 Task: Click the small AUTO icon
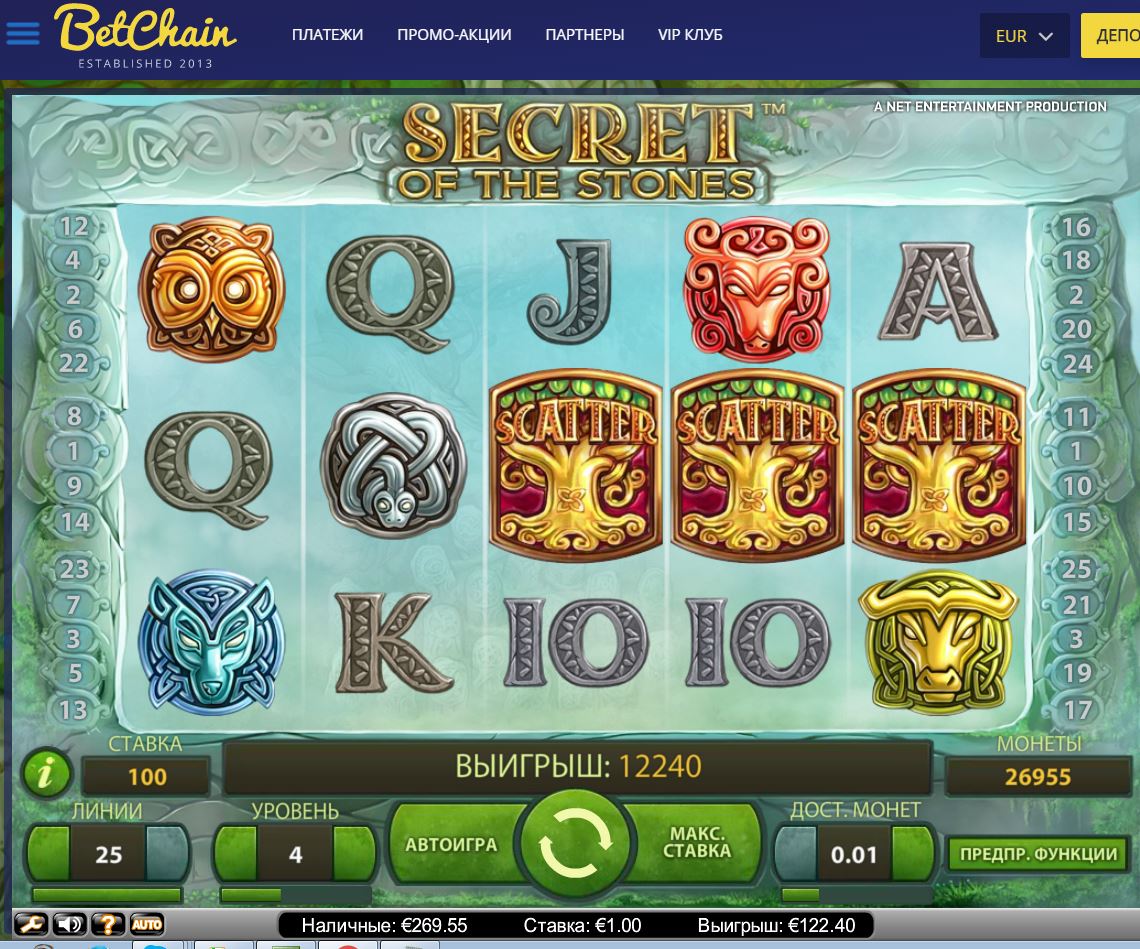[x=147, y=924]
